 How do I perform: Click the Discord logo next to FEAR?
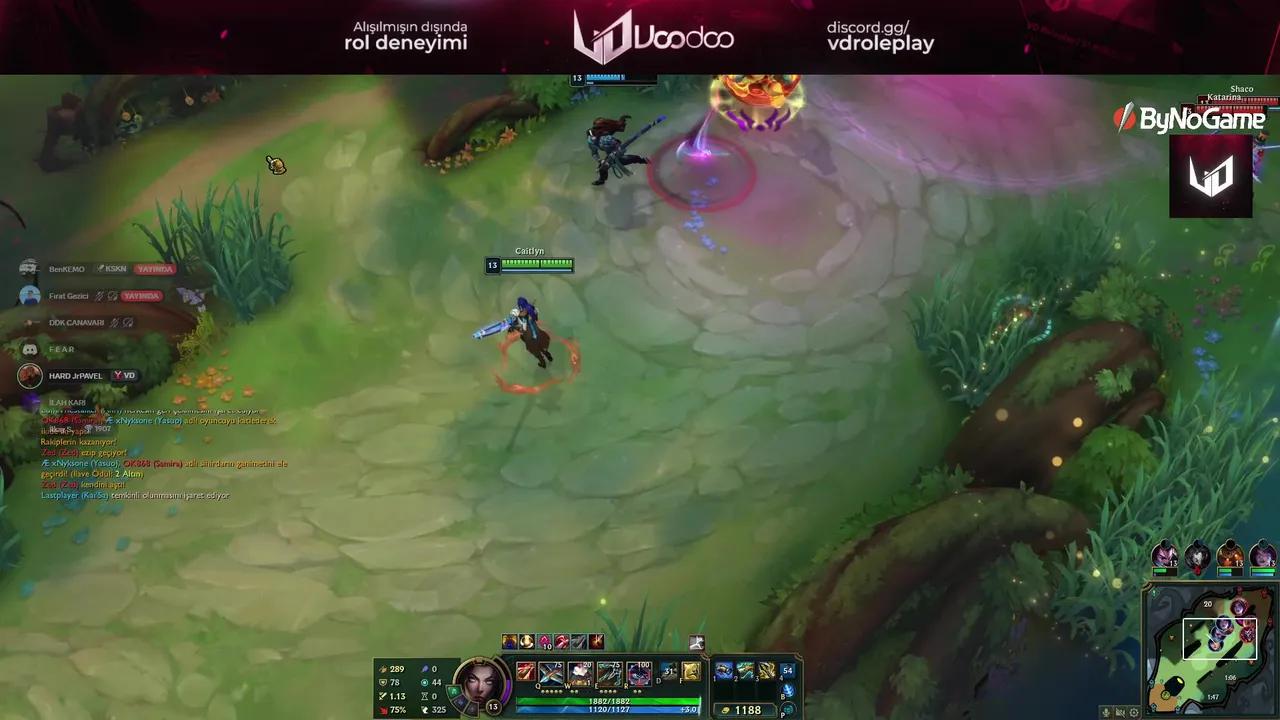[28, 348]
